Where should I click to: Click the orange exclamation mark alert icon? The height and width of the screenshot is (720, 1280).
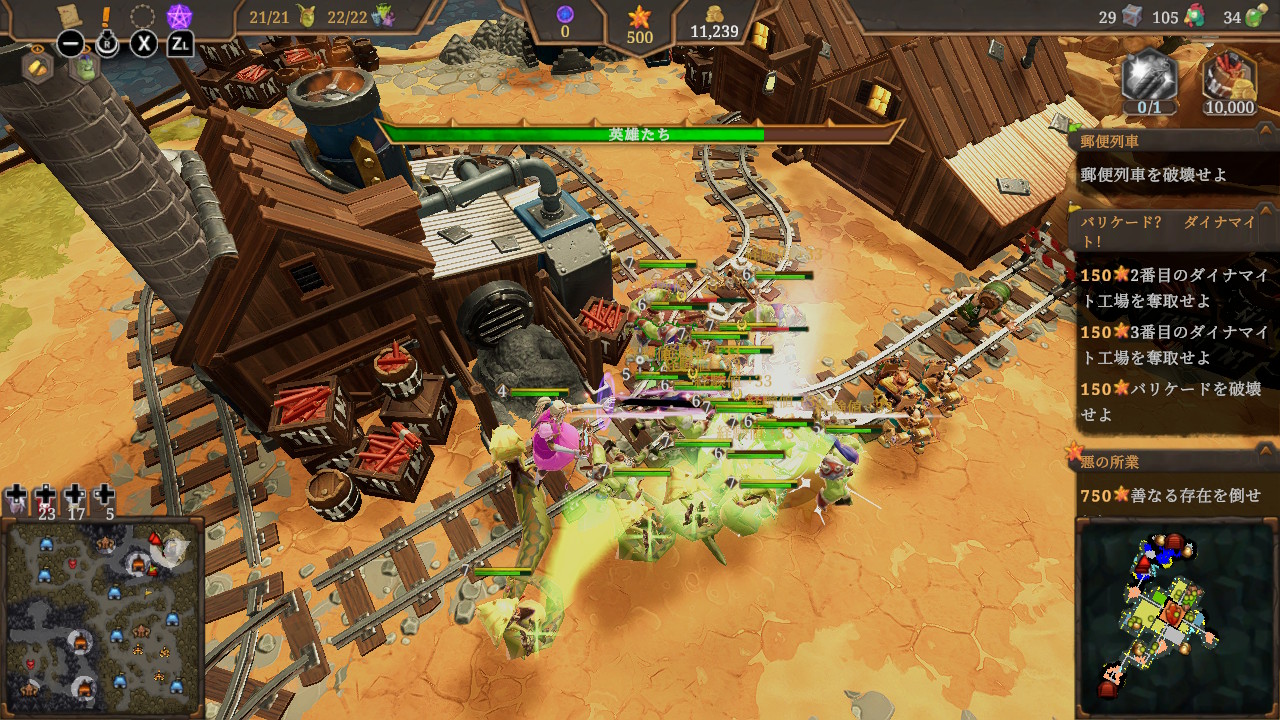pos(107,16)
